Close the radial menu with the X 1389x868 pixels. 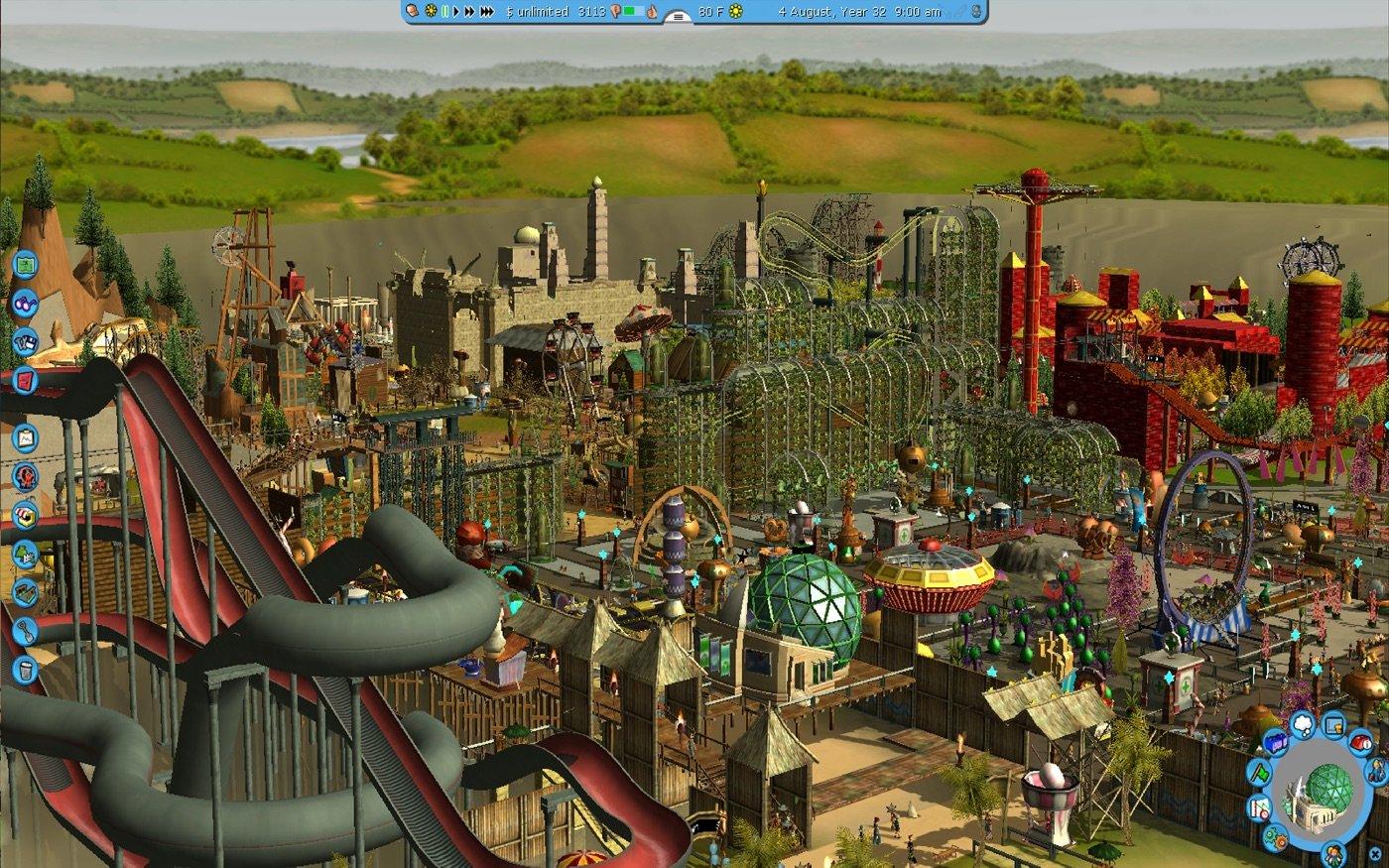point(1375,853)
